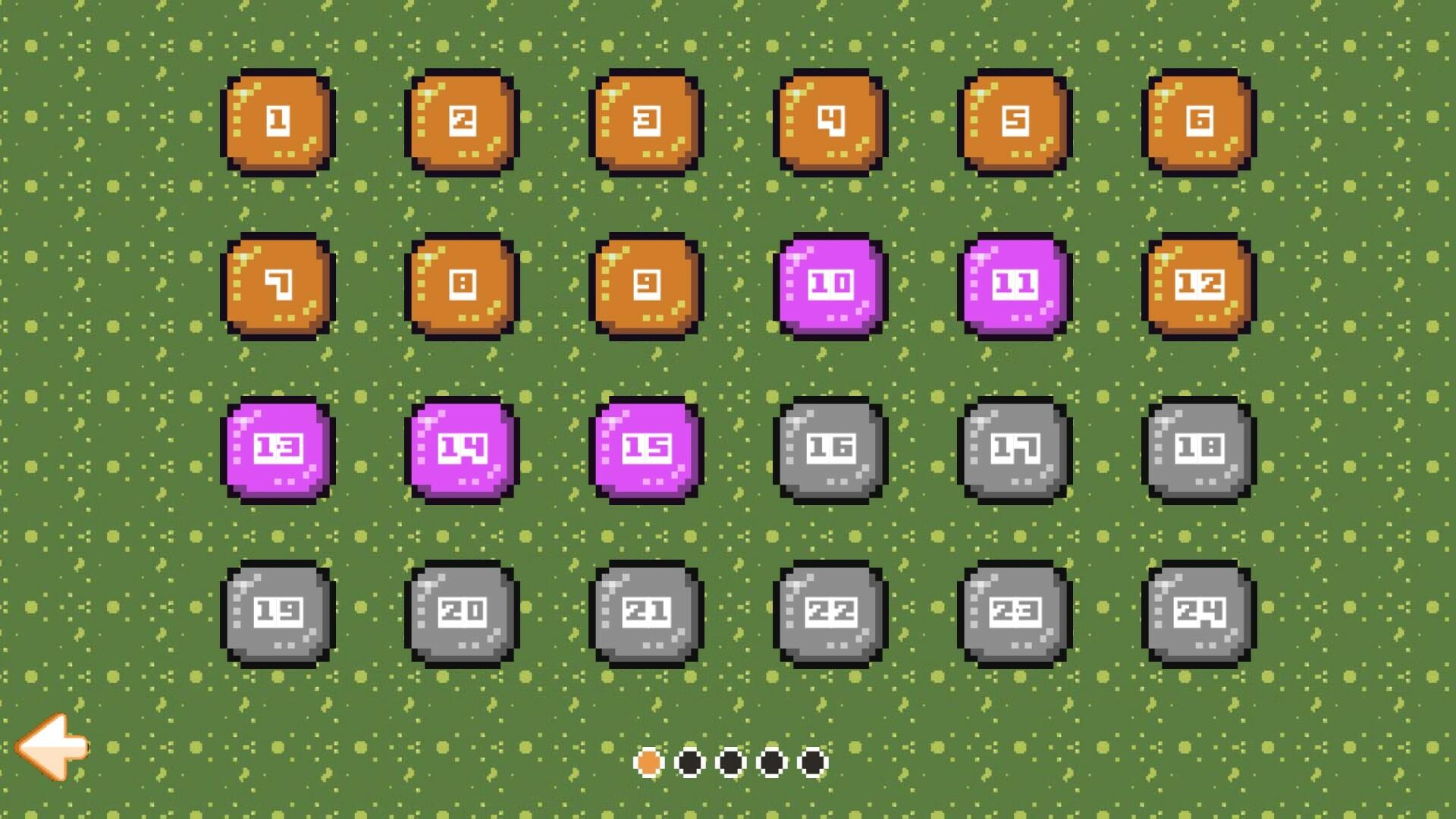Select level 15
1456x819 pixels.
tap(645, 449)
